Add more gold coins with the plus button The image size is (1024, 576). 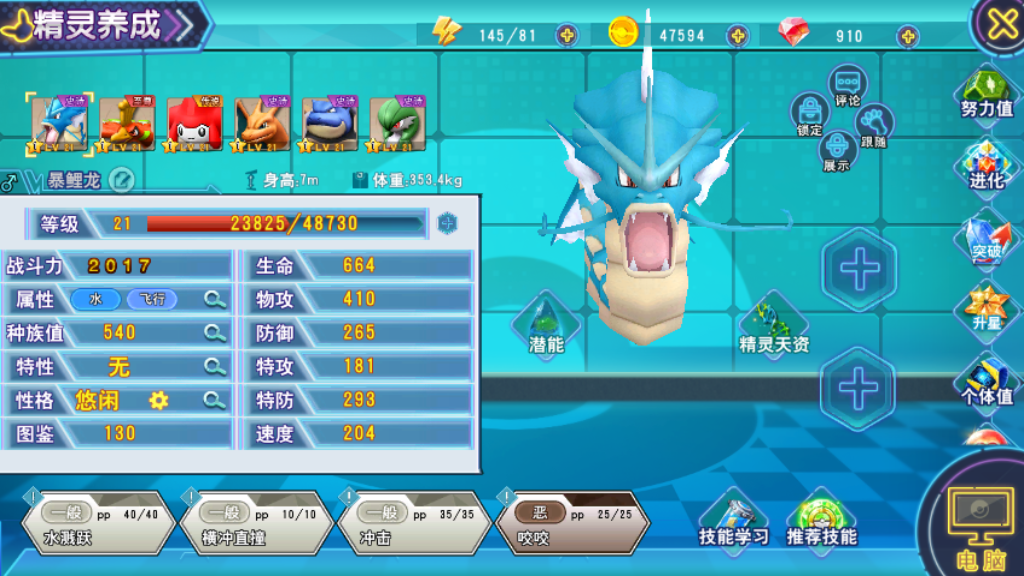click(x=738, y=36)
